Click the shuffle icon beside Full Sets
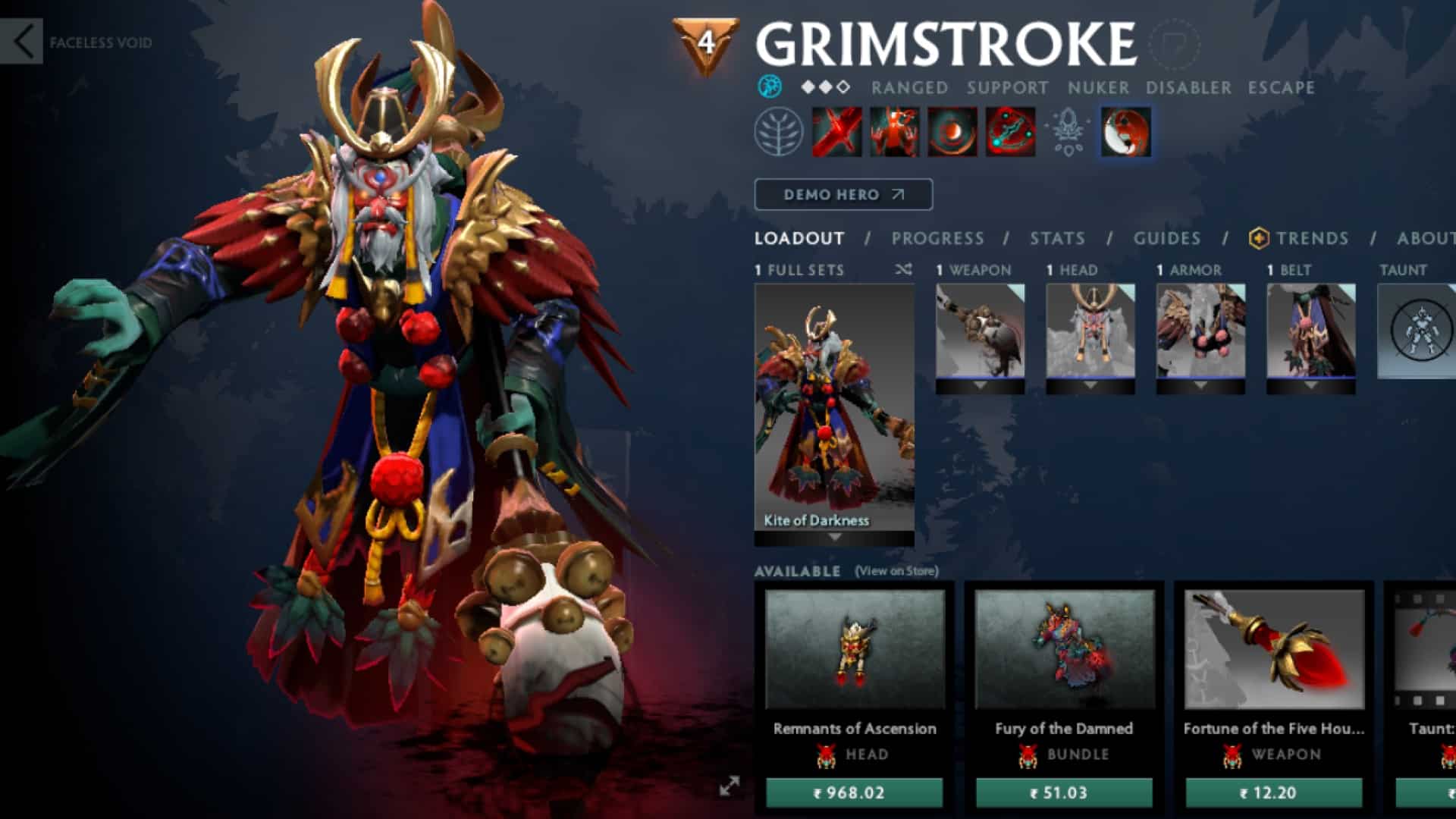This screenshot has width=1456, height=819. 902,270
